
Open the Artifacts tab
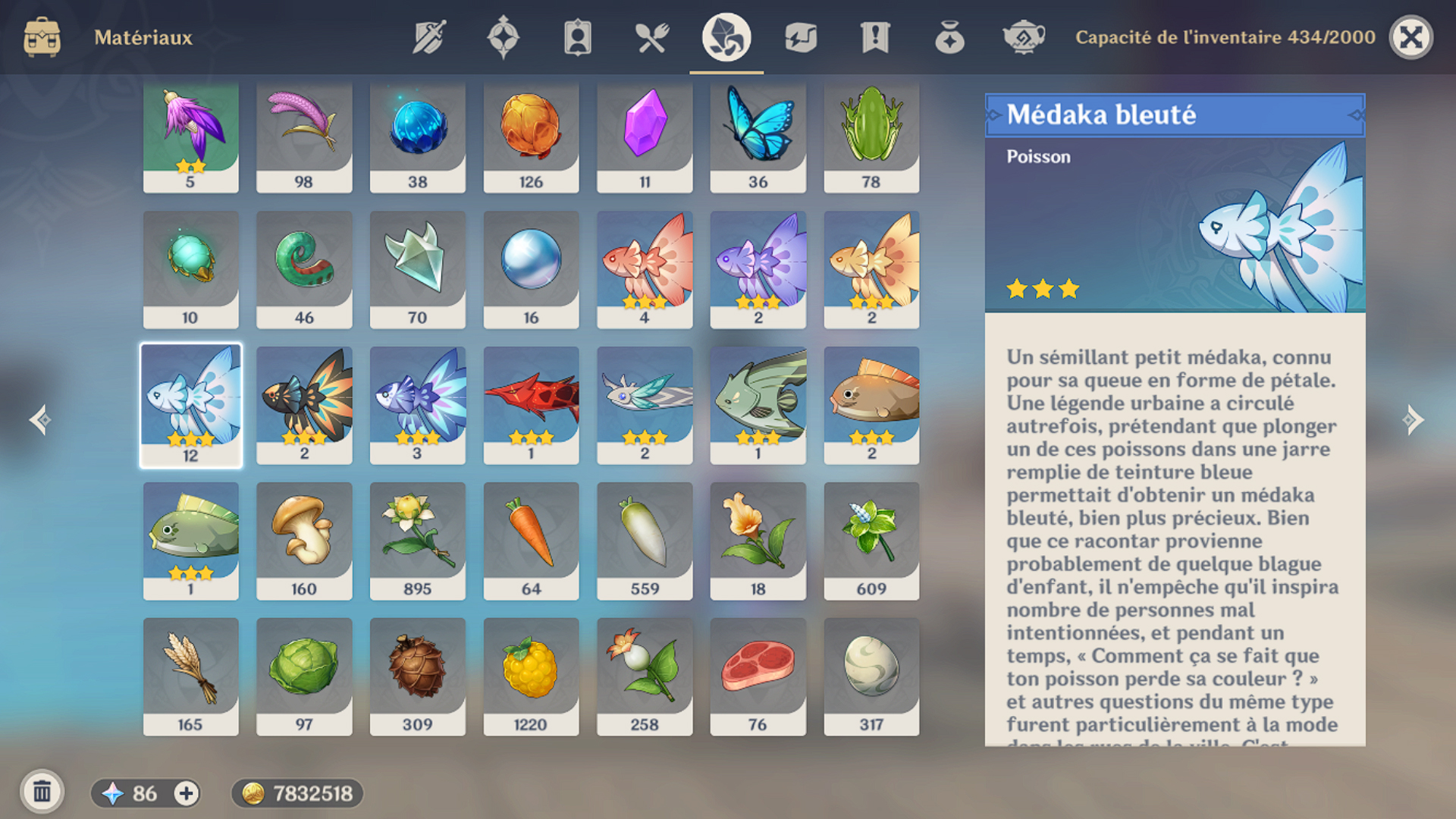point(503,37)
